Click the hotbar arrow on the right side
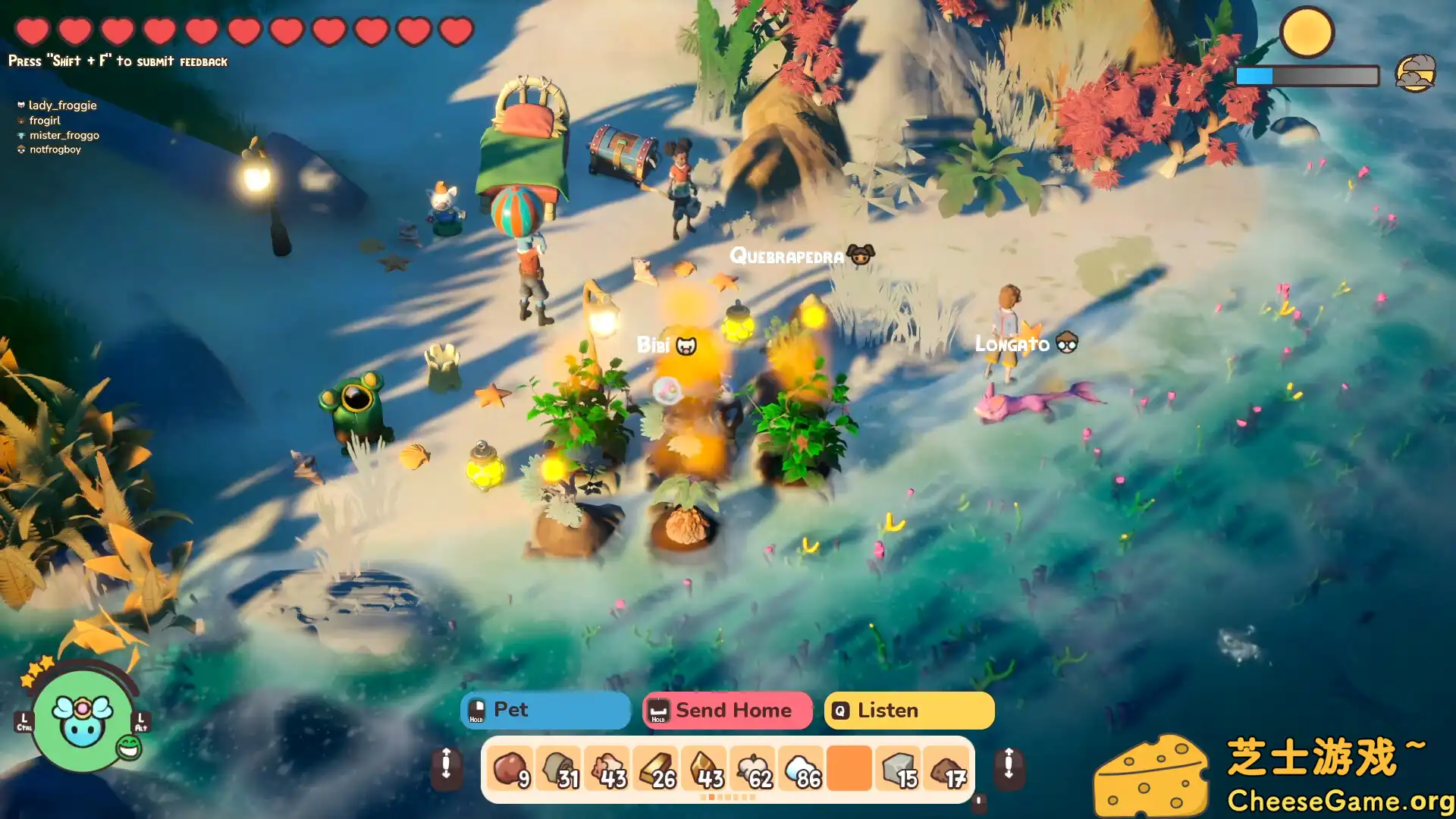 (x=1009, y=768)
